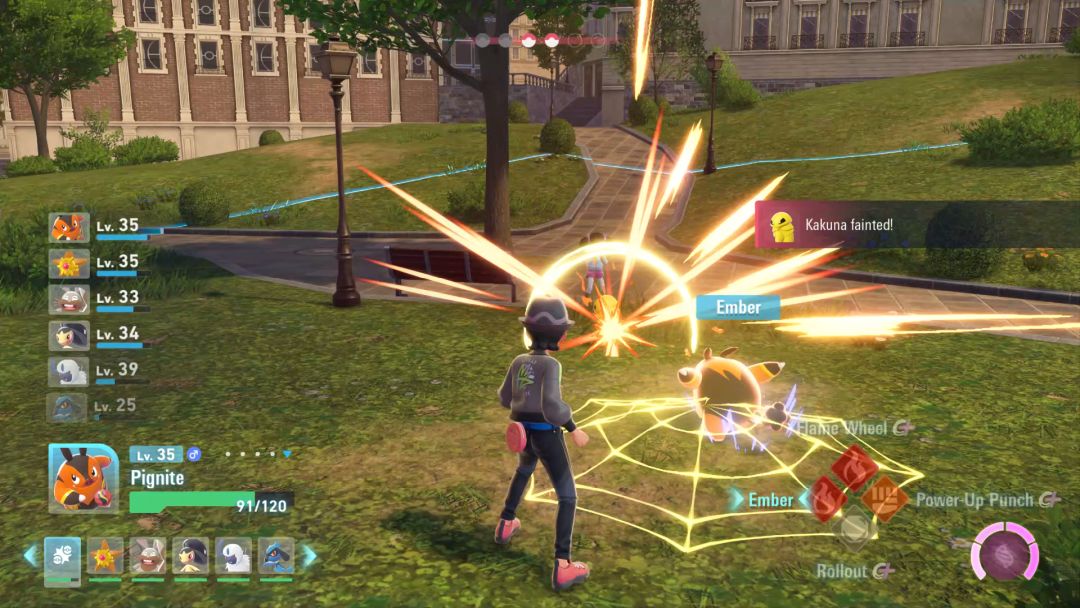Choose Lucario in the bottom switch bar
This screenshot has width=1080, height=608.
coord(276,557)
